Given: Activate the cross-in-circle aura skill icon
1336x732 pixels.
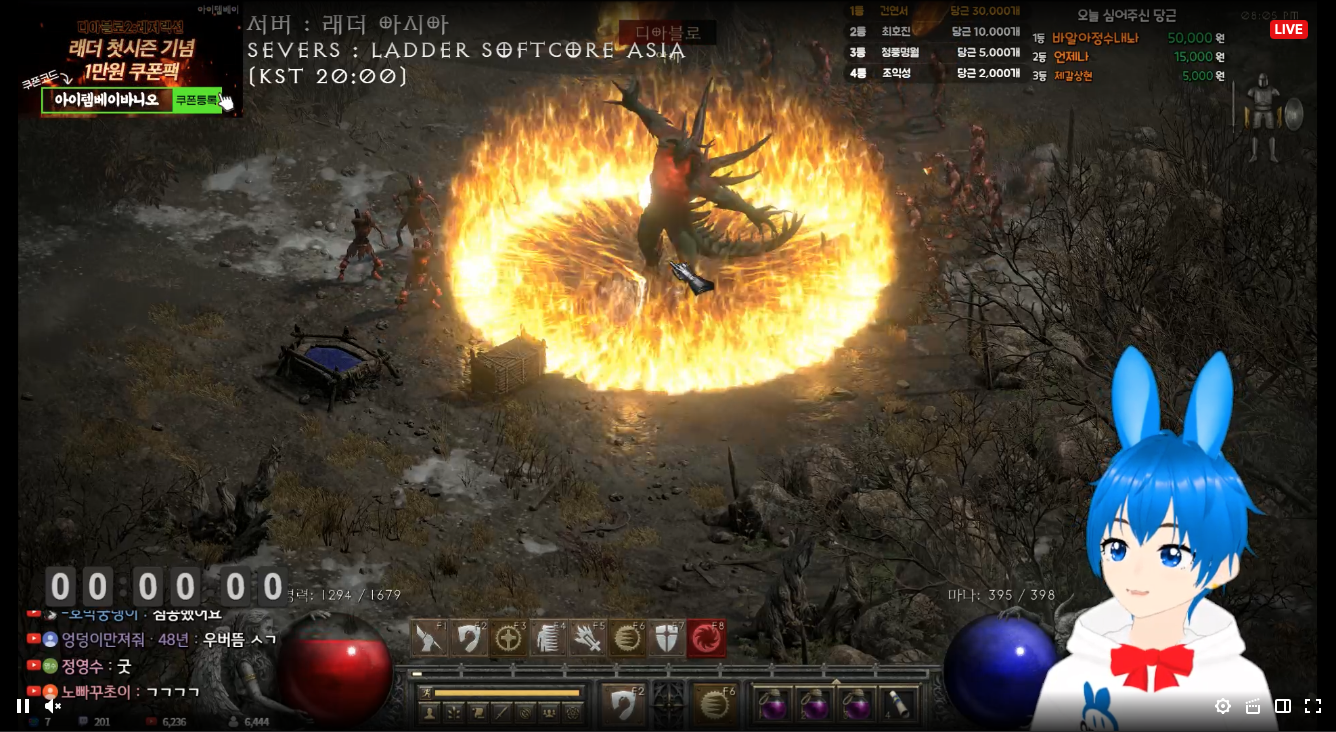Looking at the screenshot, I should (509, 638).
